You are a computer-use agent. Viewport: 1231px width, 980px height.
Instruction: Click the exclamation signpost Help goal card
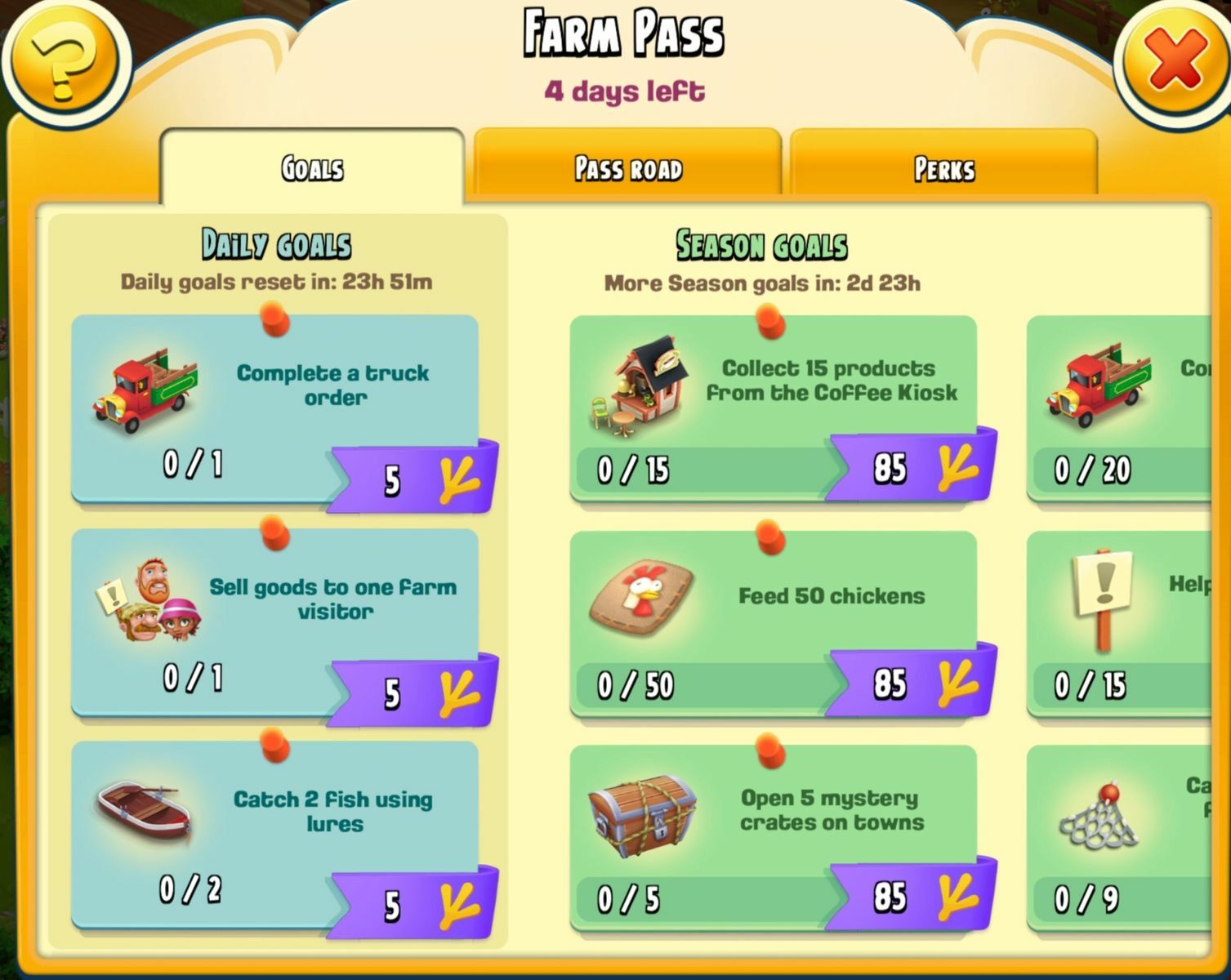pyautogui.click(x=1119, y=624)
